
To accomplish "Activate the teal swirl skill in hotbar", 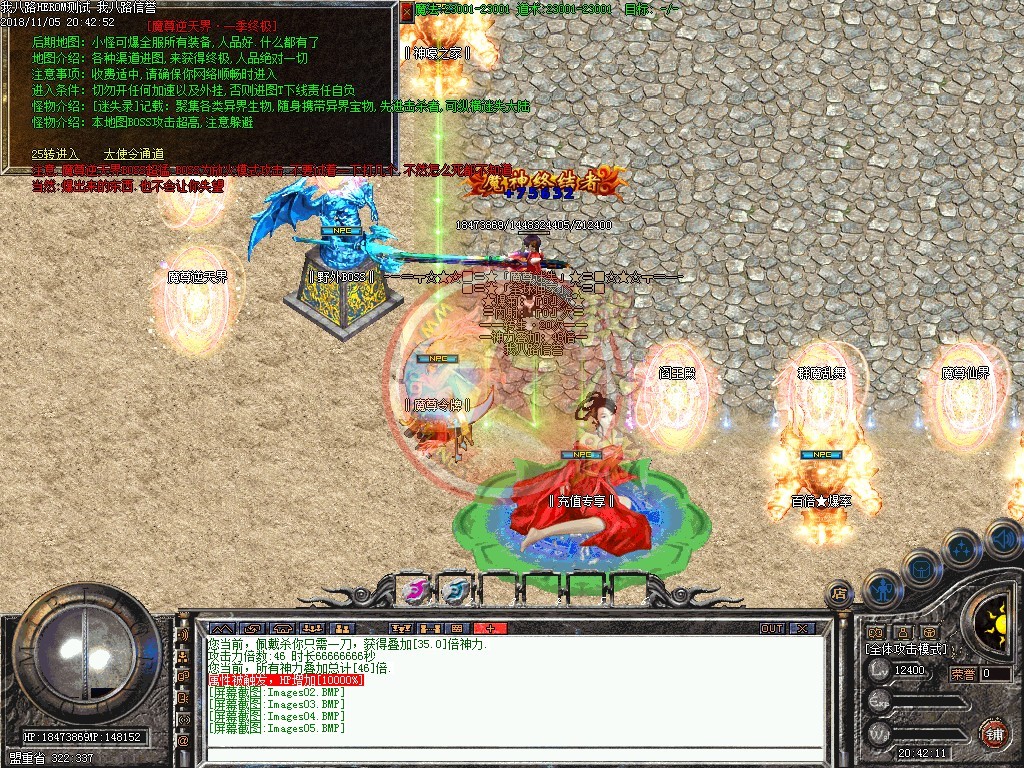I will pyautogui.click(x=457, y=591).
